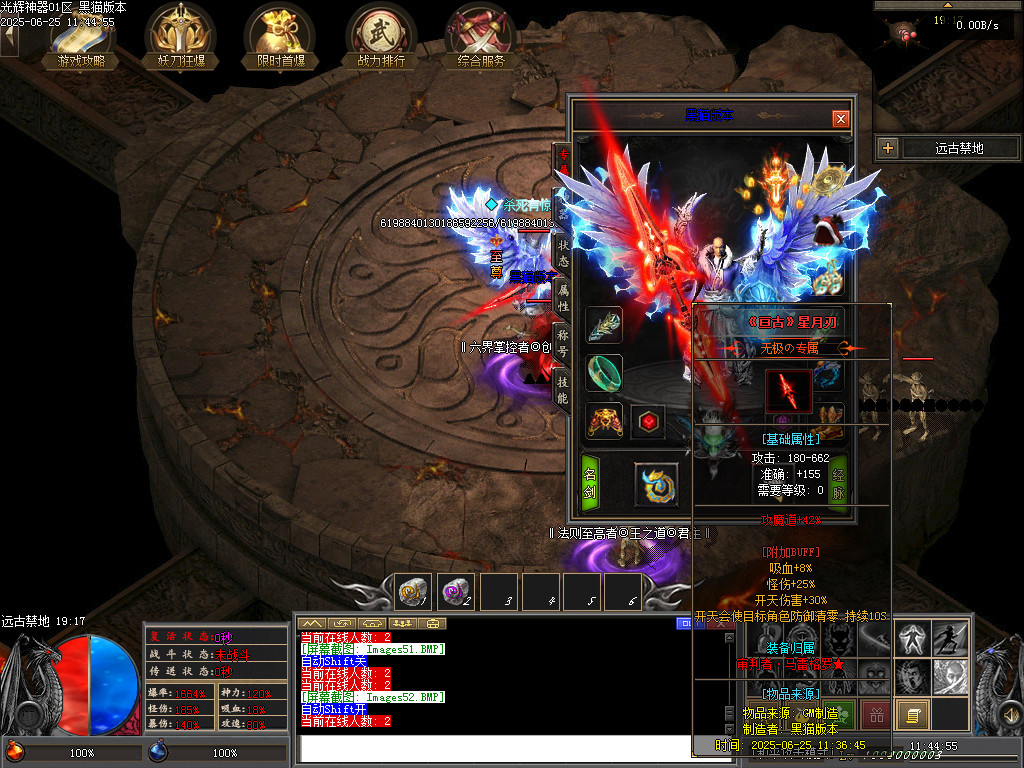Switch to the 属性 attributes tab
The image size is (1024, 768).
click(x=563, y=297)
